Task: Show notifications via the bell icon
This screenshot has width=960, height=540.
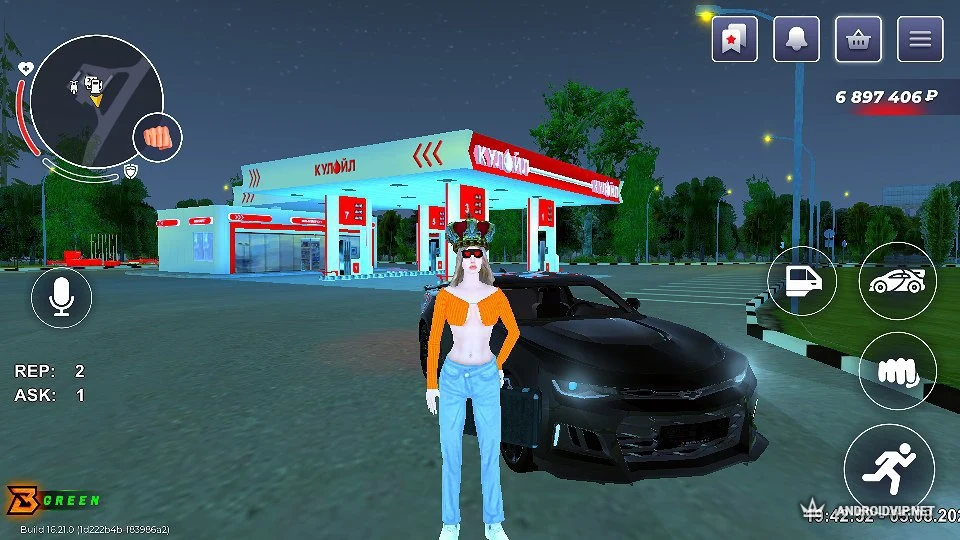Action: point(797,40)
